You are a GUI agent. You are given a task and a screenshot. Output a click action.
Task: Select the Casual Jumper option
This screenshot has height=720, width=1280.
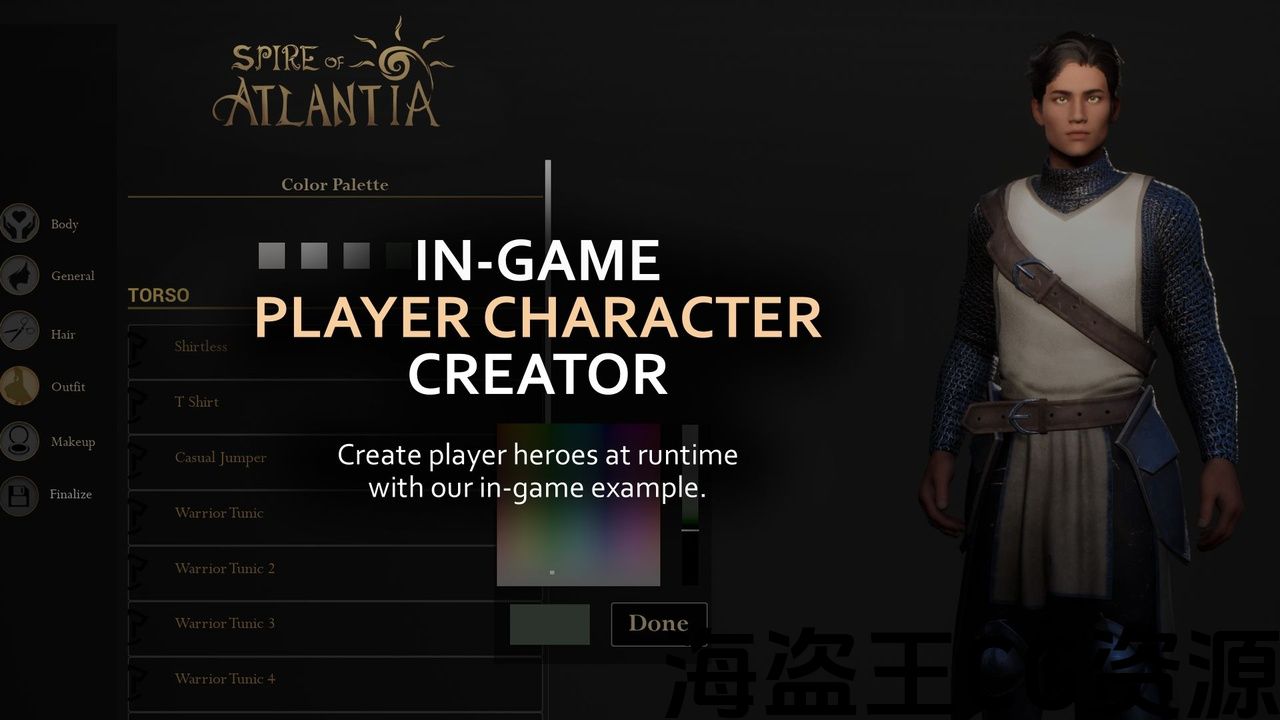click(220, 457)
